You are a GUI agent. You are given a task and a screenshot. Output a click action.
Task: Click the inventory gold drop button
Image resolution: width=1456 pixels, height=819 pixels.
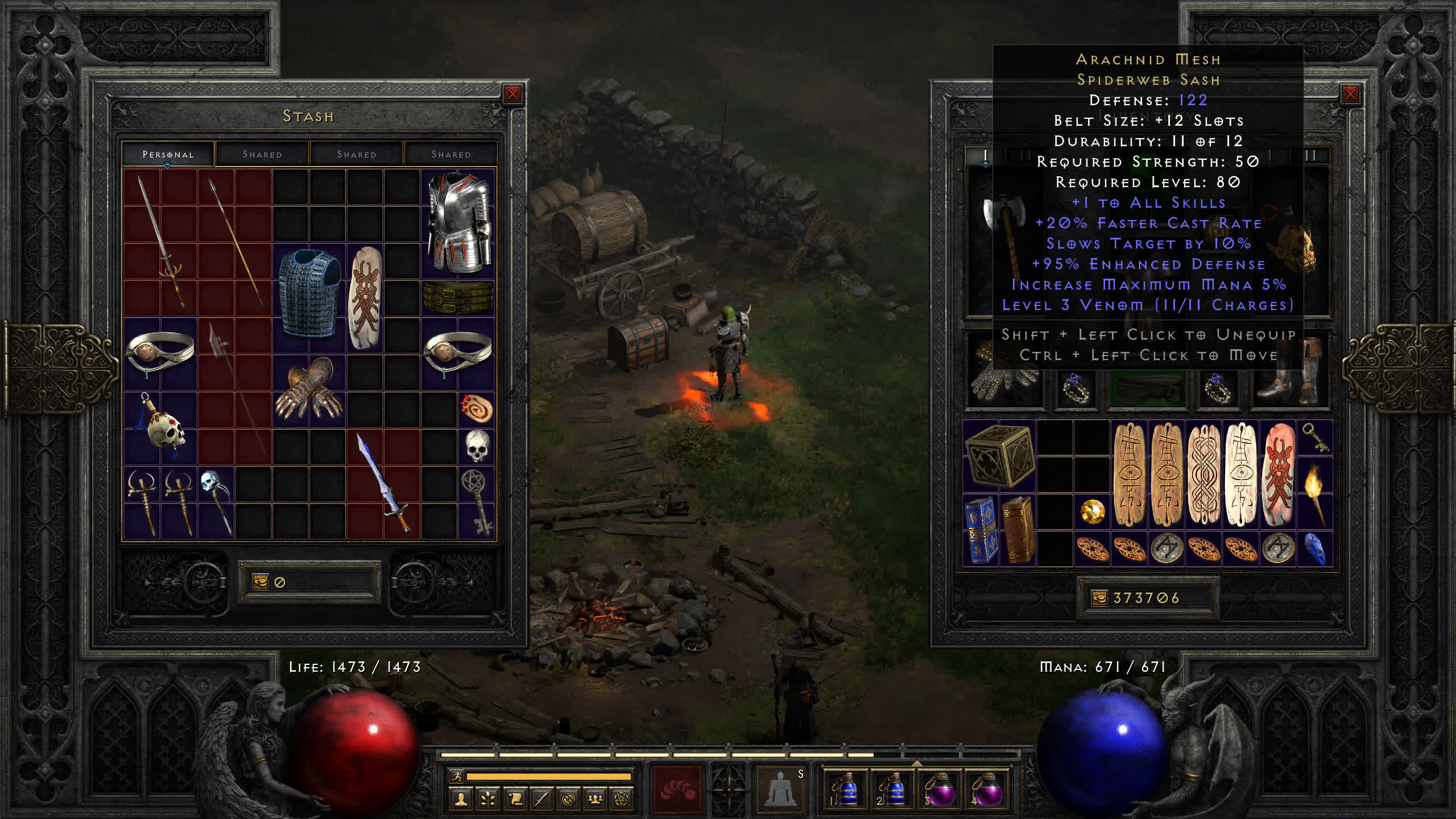click(x=1099, y=598)
